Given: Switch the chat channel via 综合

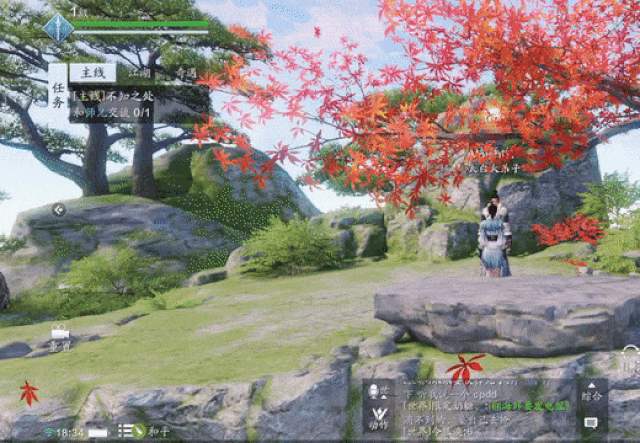Looking at the screenshot, I should (x=591, y=393).
